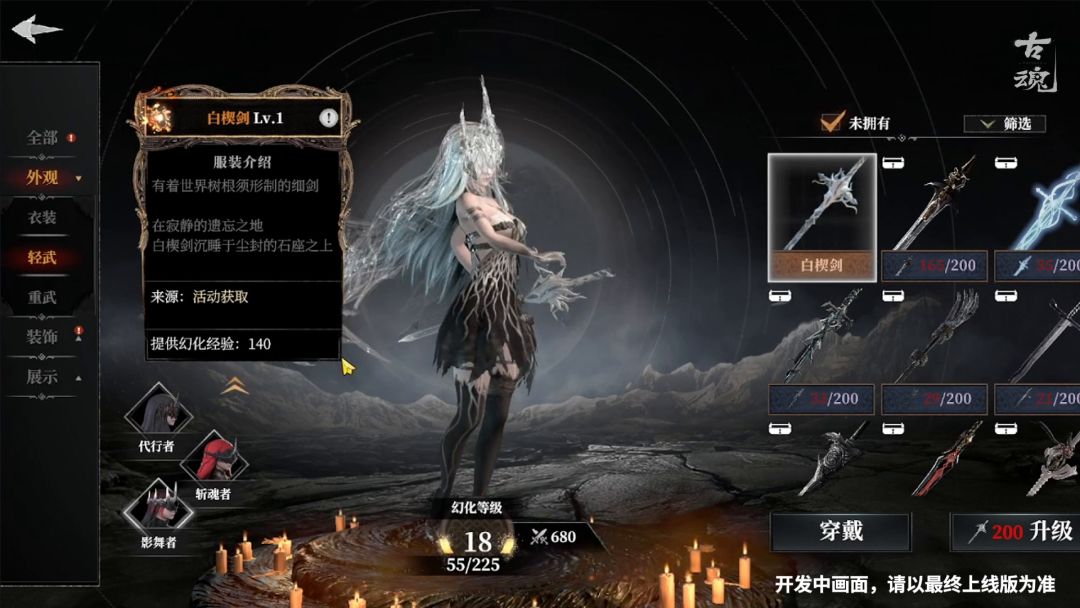Toggle the 未拥有 checkbox
1080x608 pixels.
point(832,123)
